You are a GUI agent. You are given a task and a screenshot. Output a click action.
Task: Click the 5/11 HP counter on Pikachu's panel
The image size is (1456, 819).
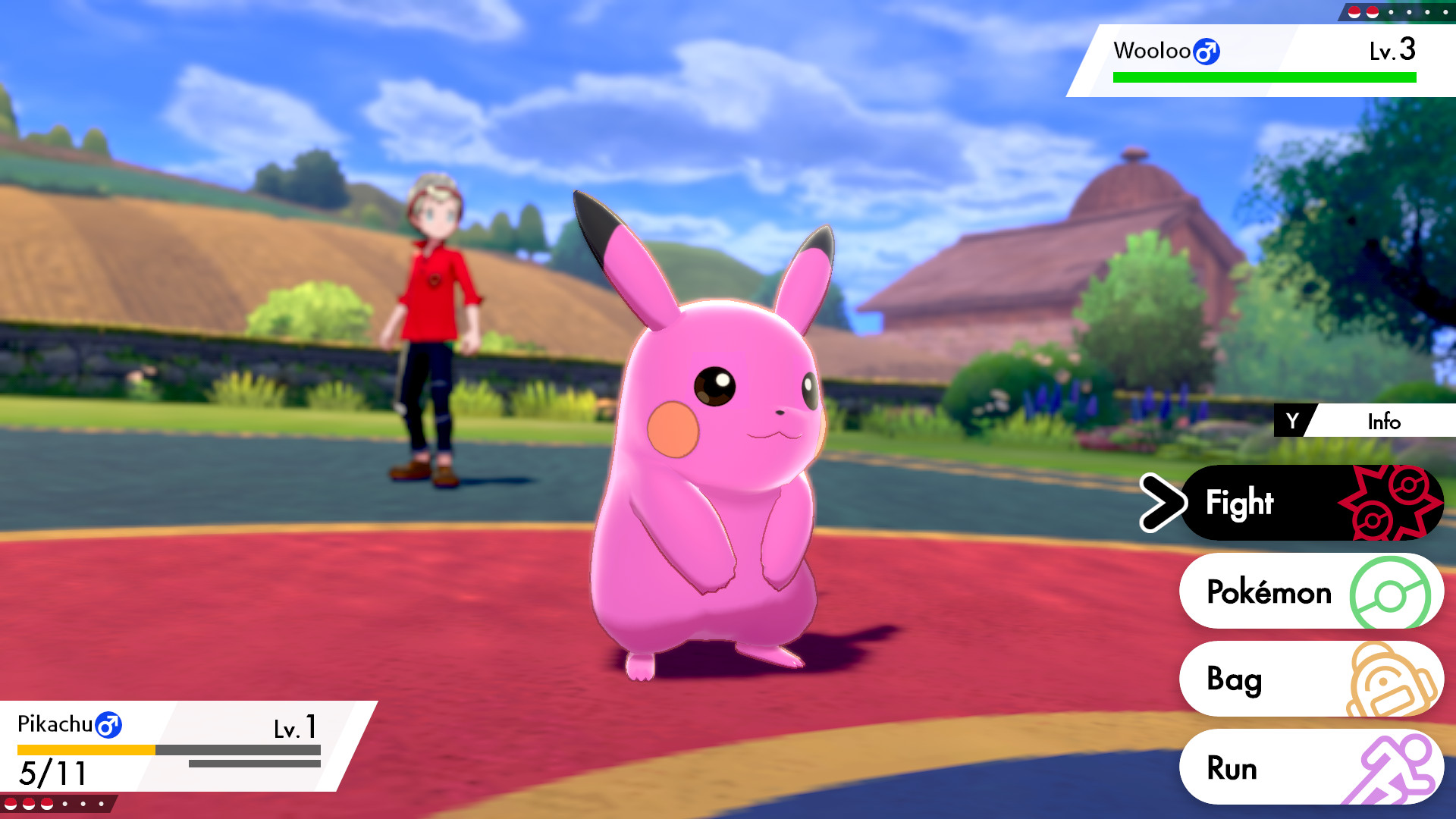click(x=51, y=775)
